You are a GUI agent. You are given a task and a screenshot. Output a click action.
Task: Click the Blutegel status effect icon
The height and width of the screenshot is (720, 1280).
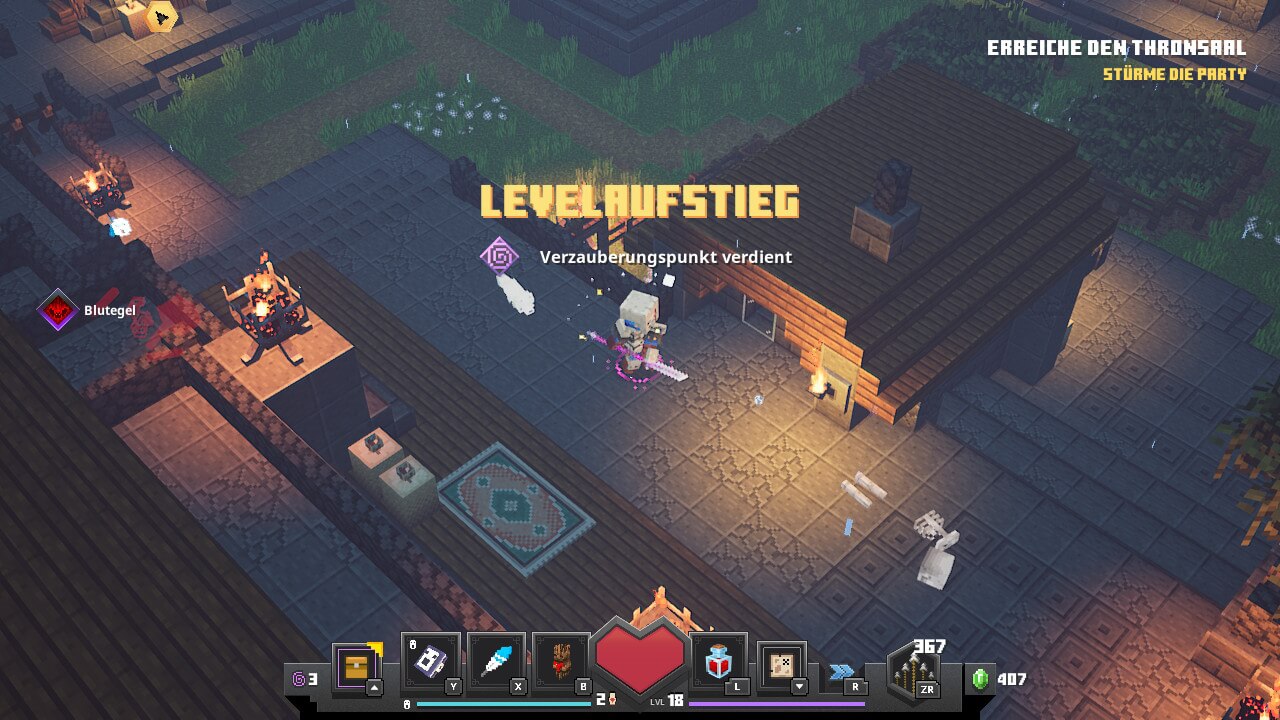58,311
